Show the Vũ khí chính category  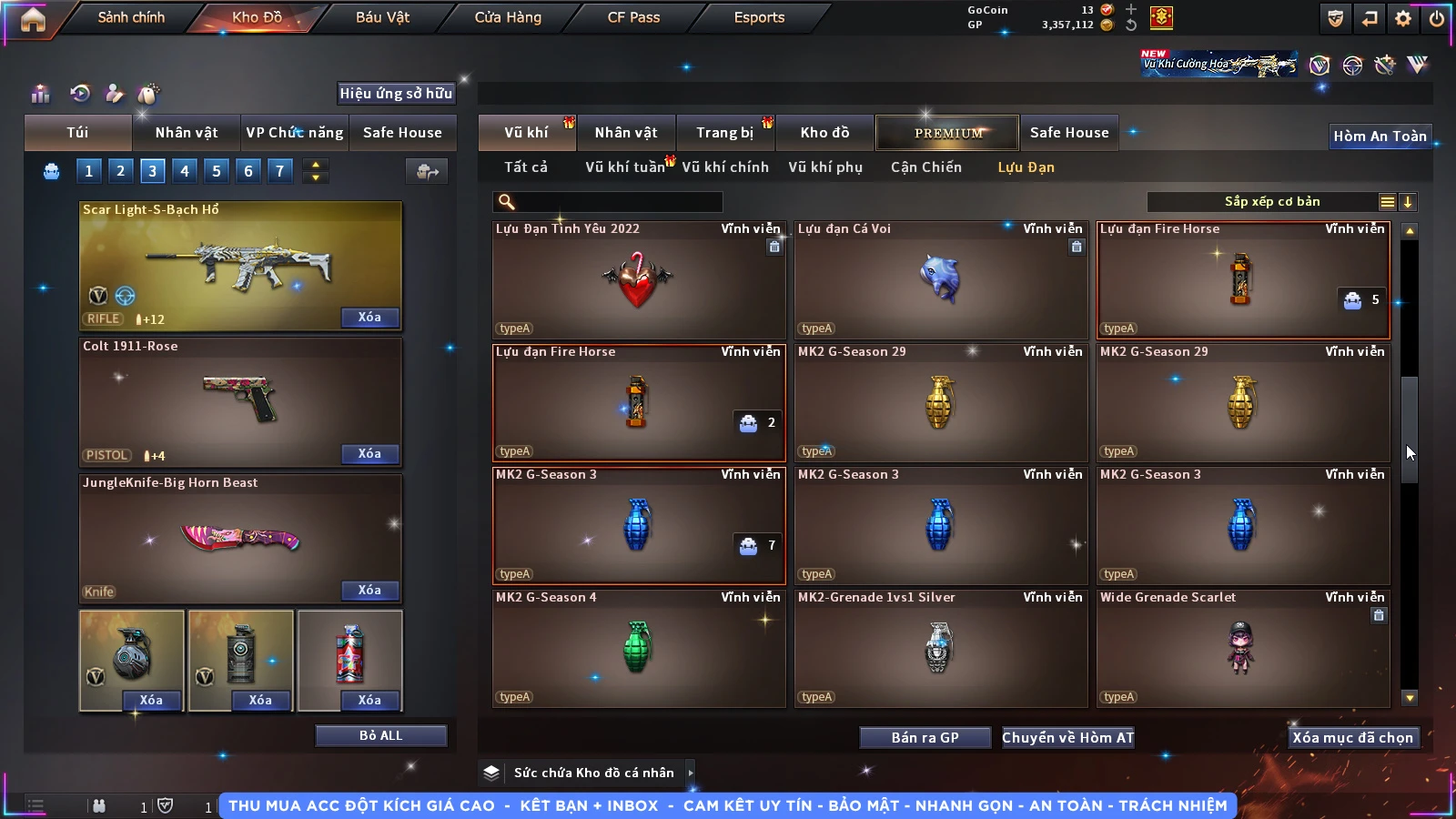pyautogui.click(x=725, y=167)
